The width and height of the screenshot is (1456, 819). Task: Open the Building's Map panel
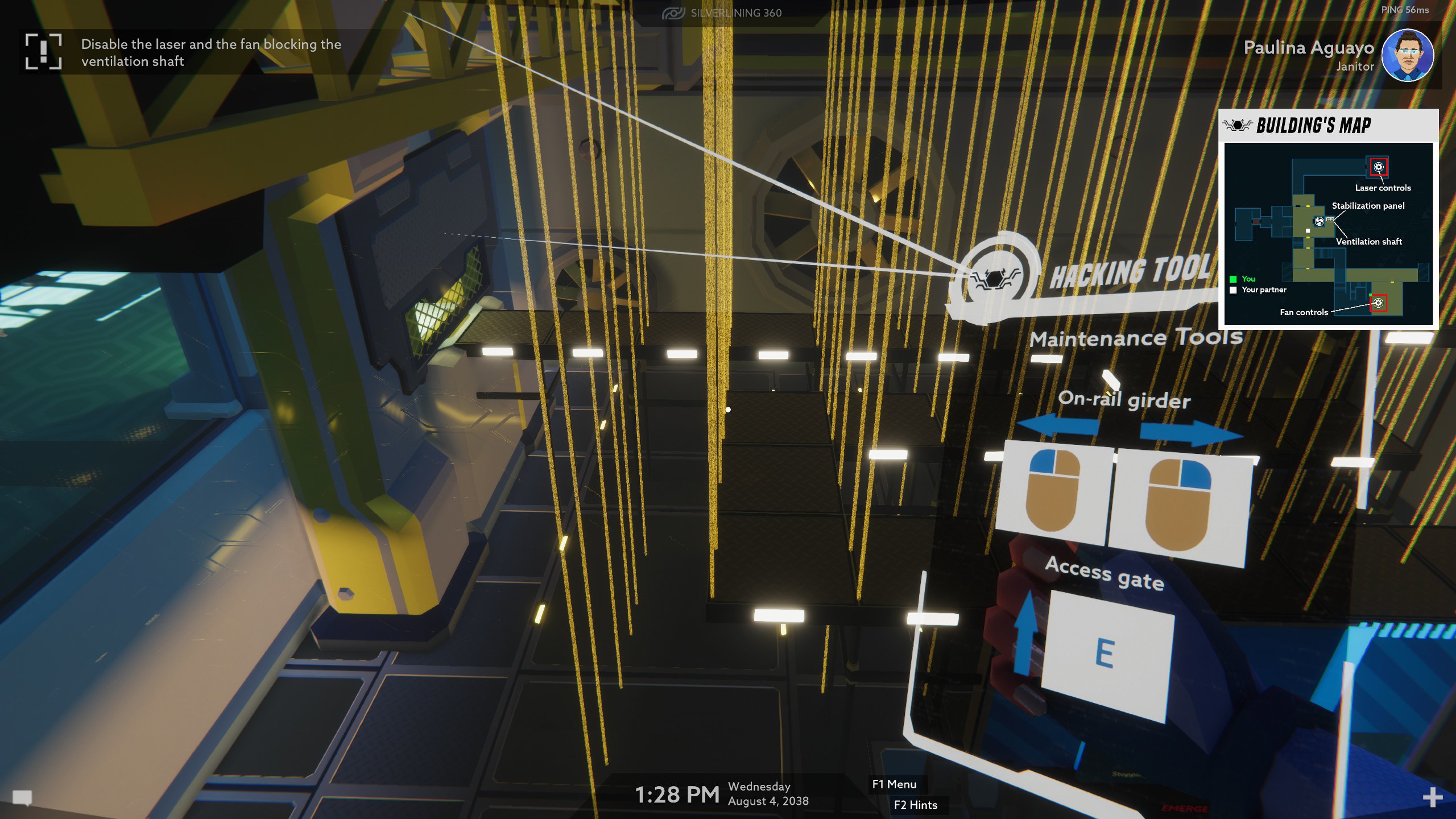pyautogui.click(x=1313, y=125)
